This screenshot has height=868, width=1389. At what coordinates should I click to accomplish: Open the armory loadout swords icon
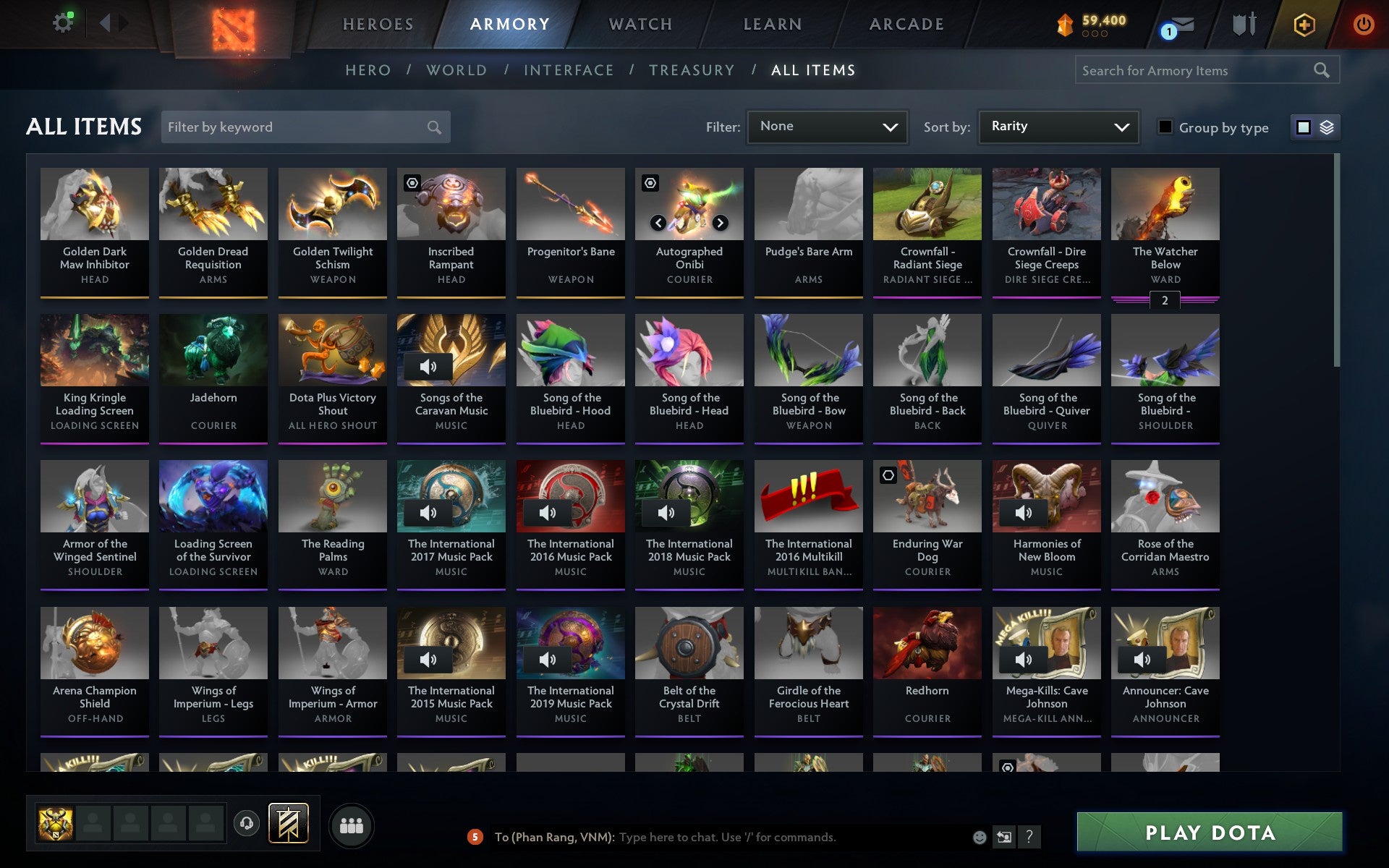click(1246, 24)
